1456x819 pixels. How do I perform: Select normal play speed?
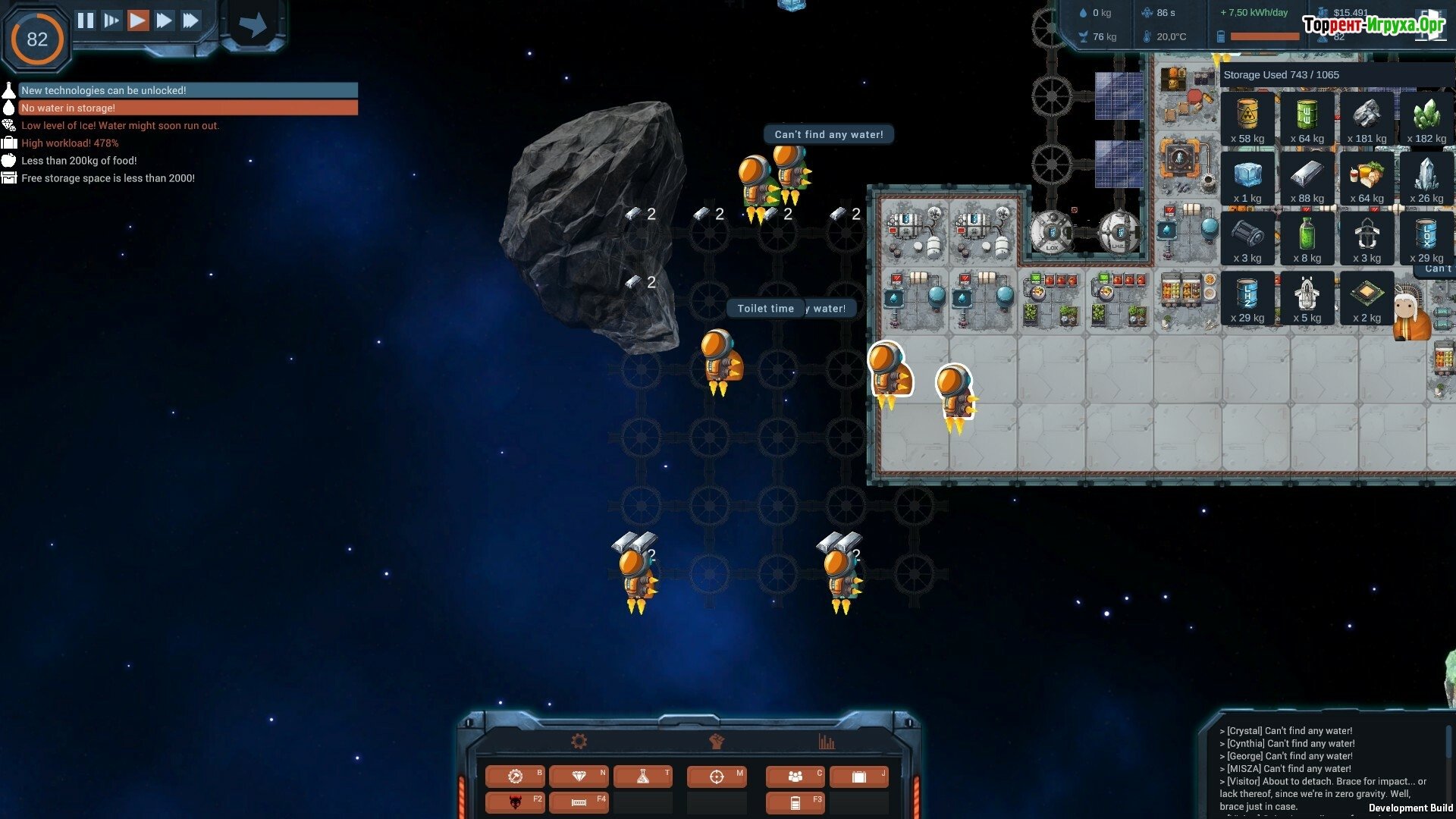point(137,20)
